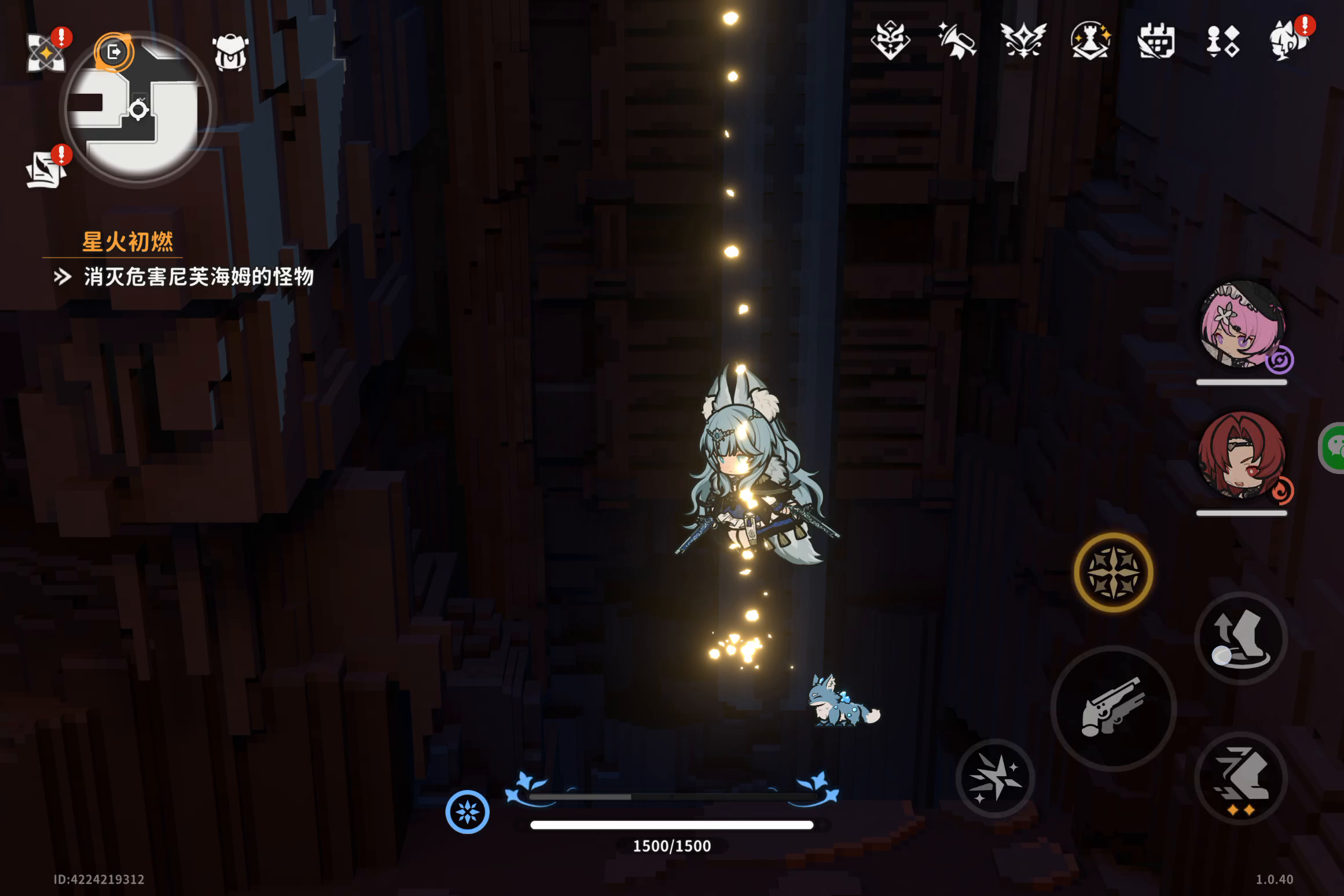Open the trumpet announcement icon

click(957, 41)
